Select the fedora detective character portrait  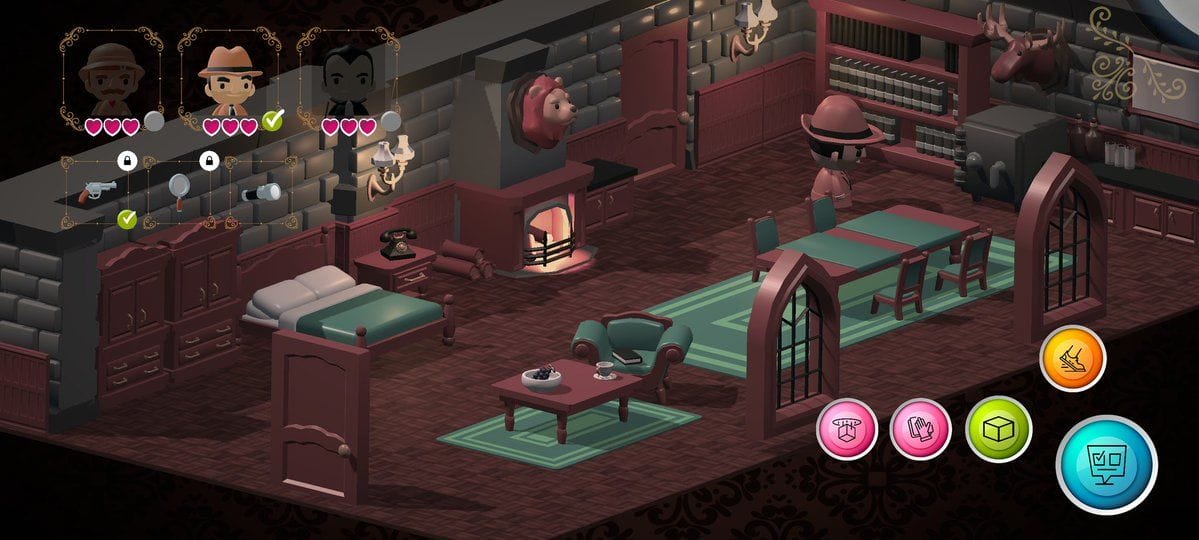click(x=228, y=78)
